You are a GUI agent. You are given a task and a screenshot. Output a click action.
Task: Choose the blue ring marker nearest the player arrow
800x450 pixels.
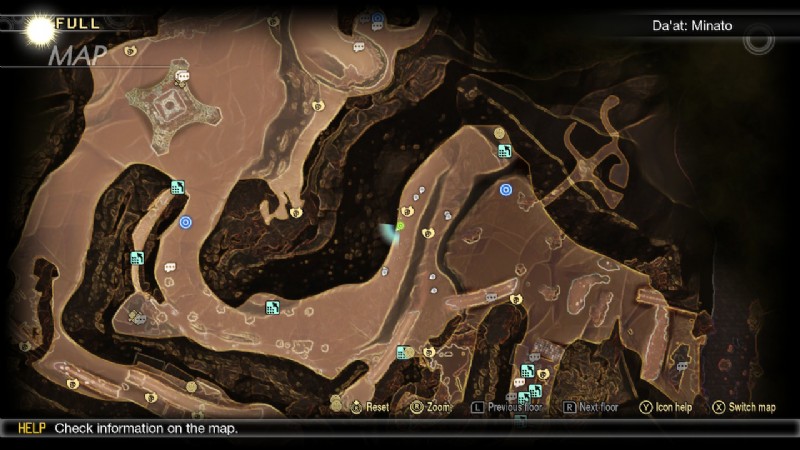506,189
